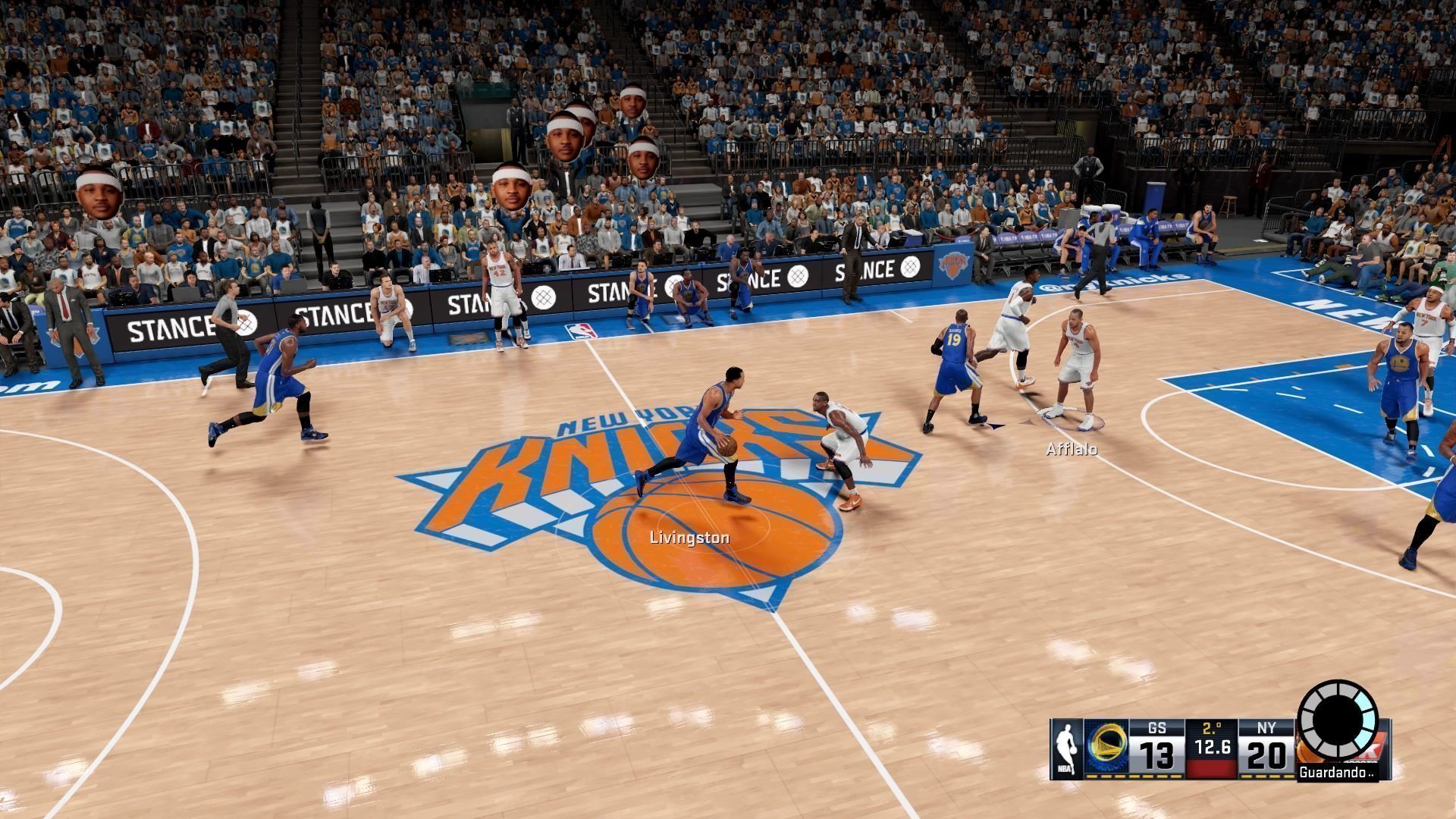Select the player labeled Afflalo
1456x819 pixels.
tap(1076, 372)
